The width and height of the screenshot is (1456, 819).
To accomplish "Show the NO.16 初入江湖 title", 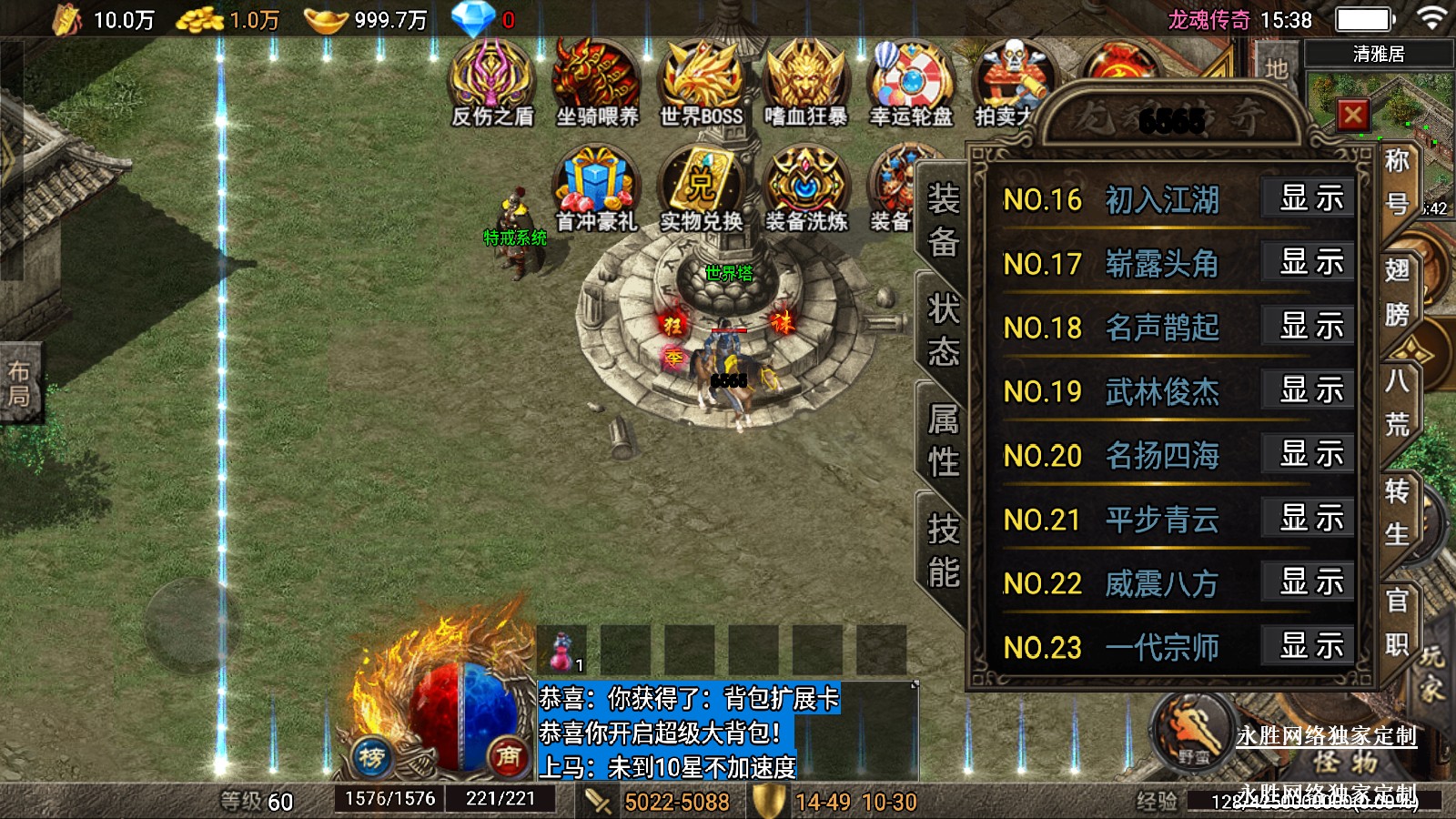I will (x=1309, y=198).
